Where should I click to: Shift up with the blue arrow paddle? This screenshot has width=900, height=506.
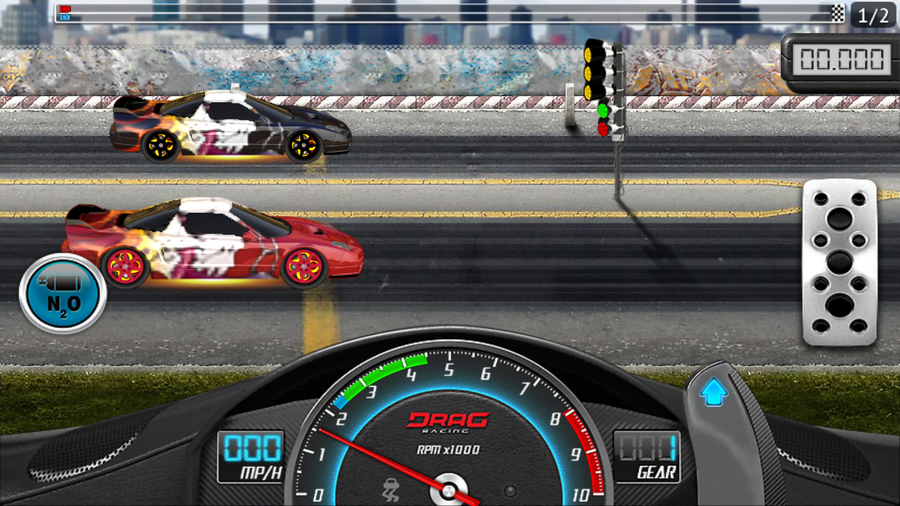point(713,393)
